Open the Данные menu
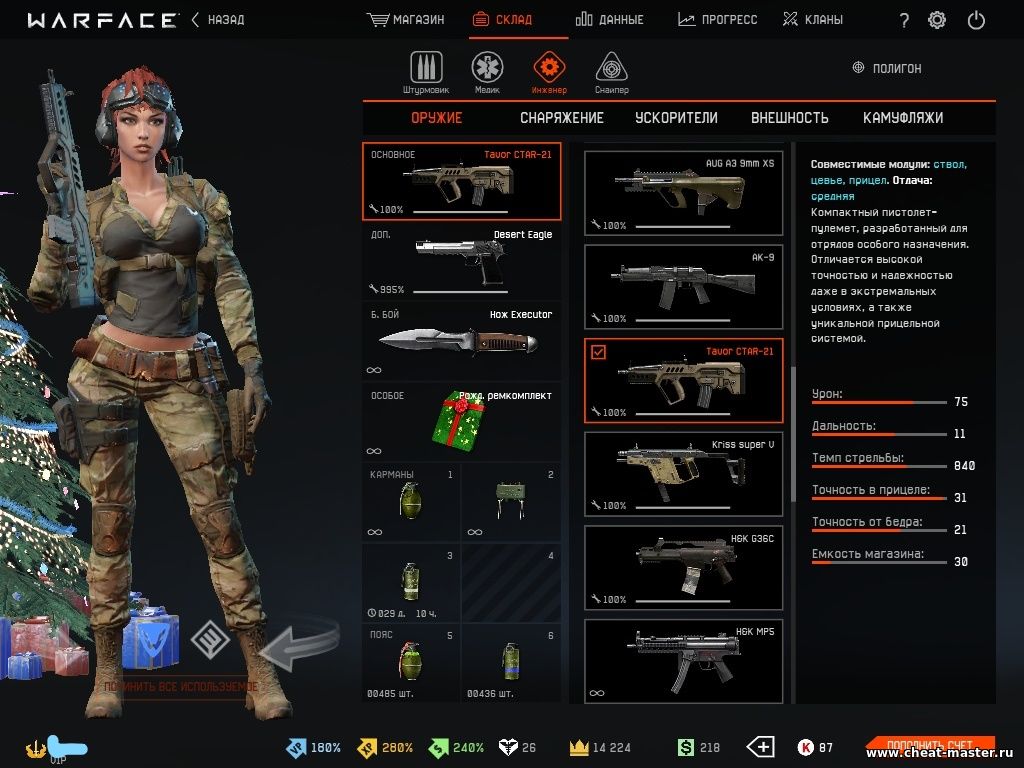Viewport: 1024px width, 768px height. click(610, 19)
